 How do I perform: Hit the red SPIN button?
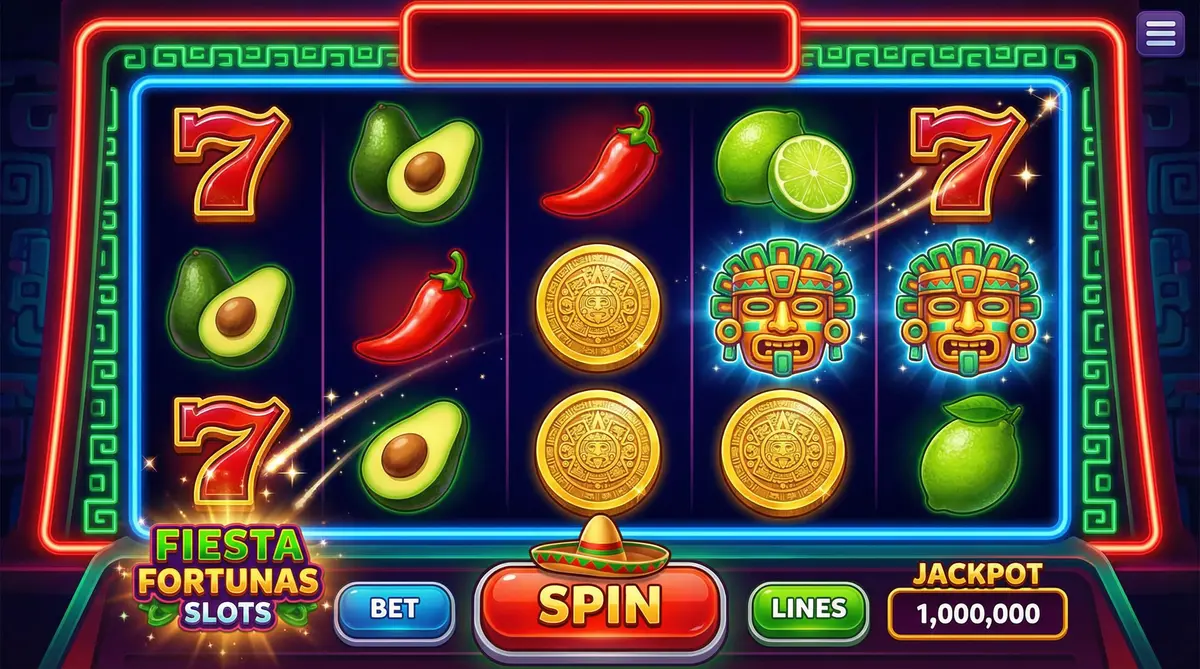point(600,604)
